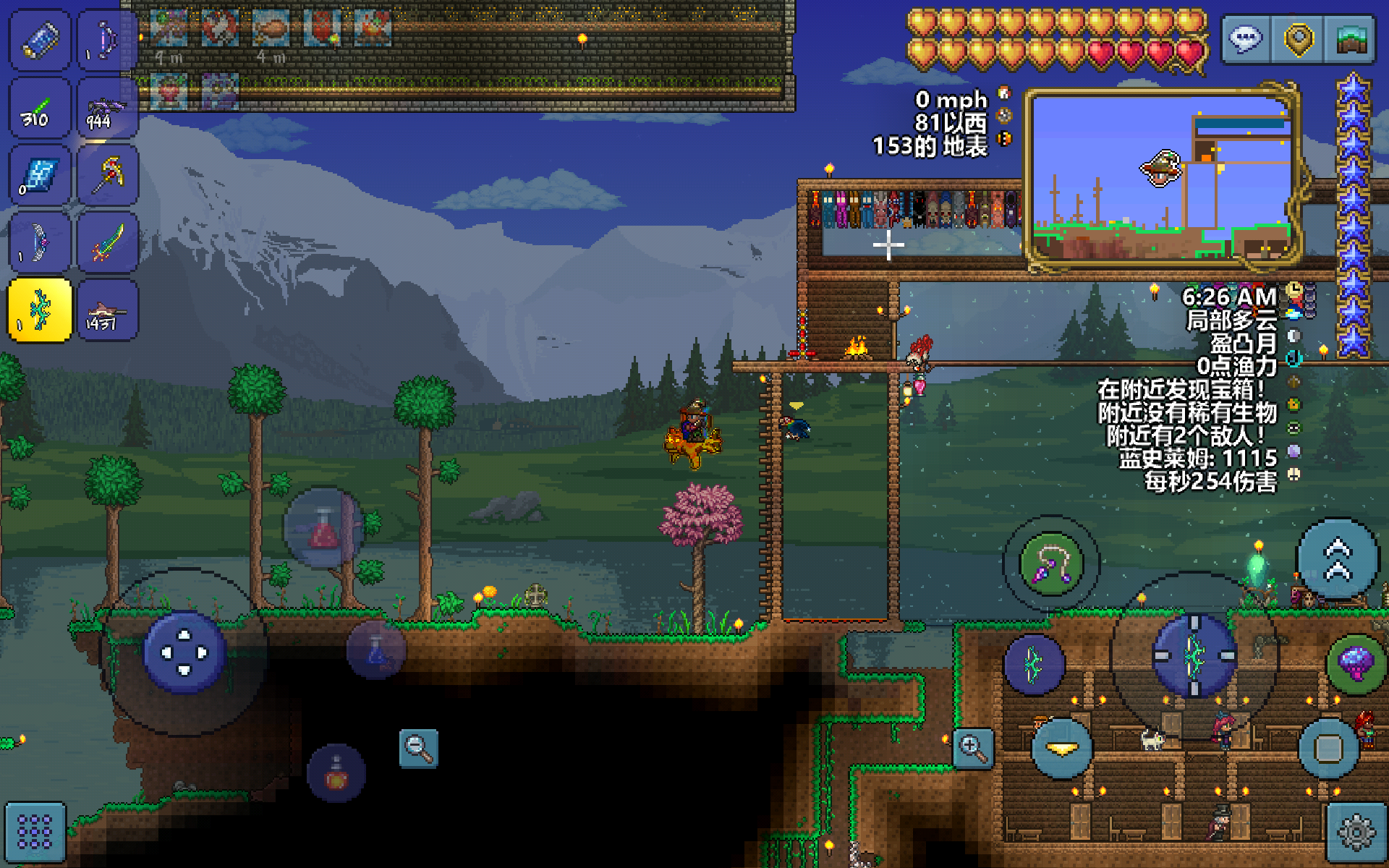Screen dimensions: 1389x868
Task: Open the settings gear
Action: coord(1356,832)
